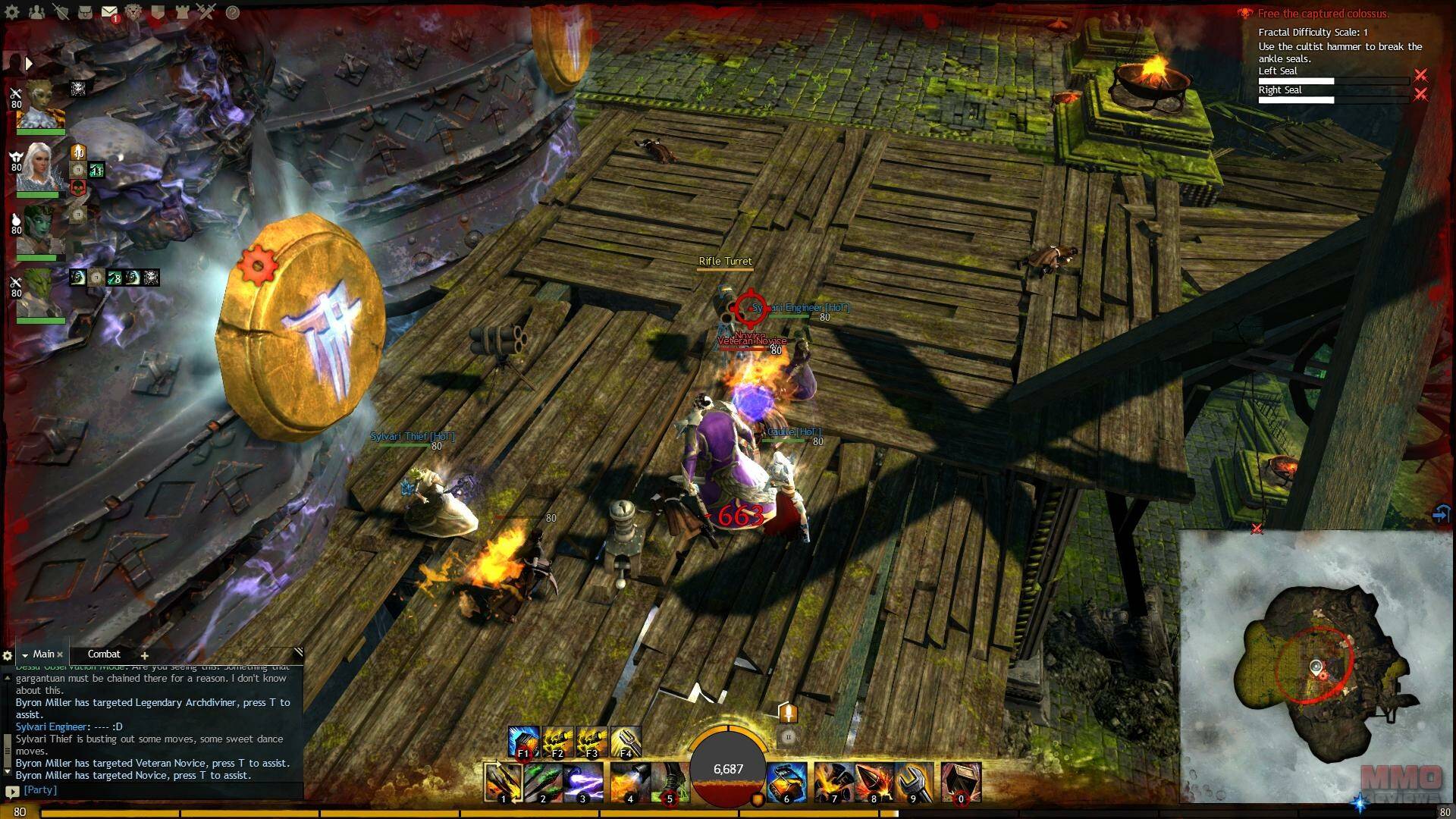Image resolution: width=1456 pixels, height=819 pixels.
Task: Select the white-haired party member portrait
Action: 39,168
